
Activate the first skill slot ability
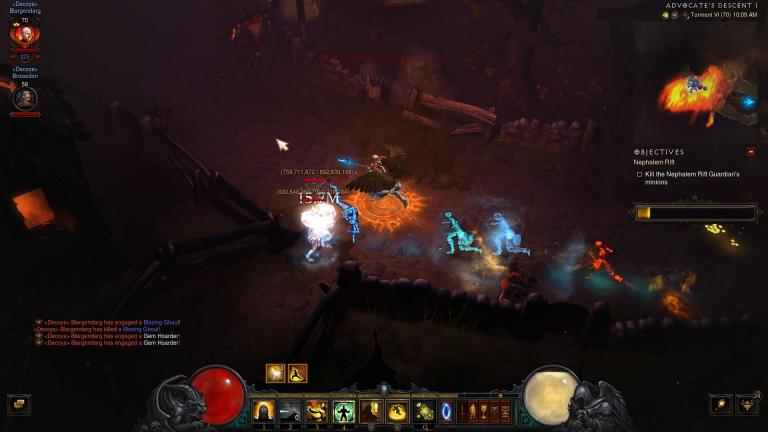264,411
